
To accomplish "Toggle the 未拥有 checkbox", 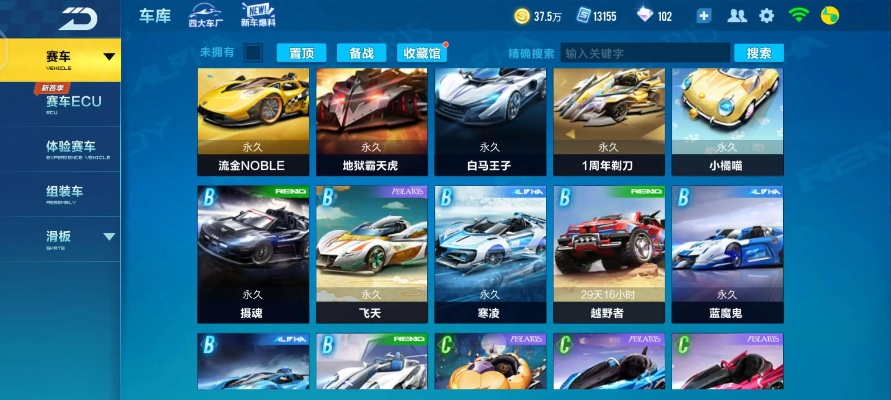I will click(254, 52).
